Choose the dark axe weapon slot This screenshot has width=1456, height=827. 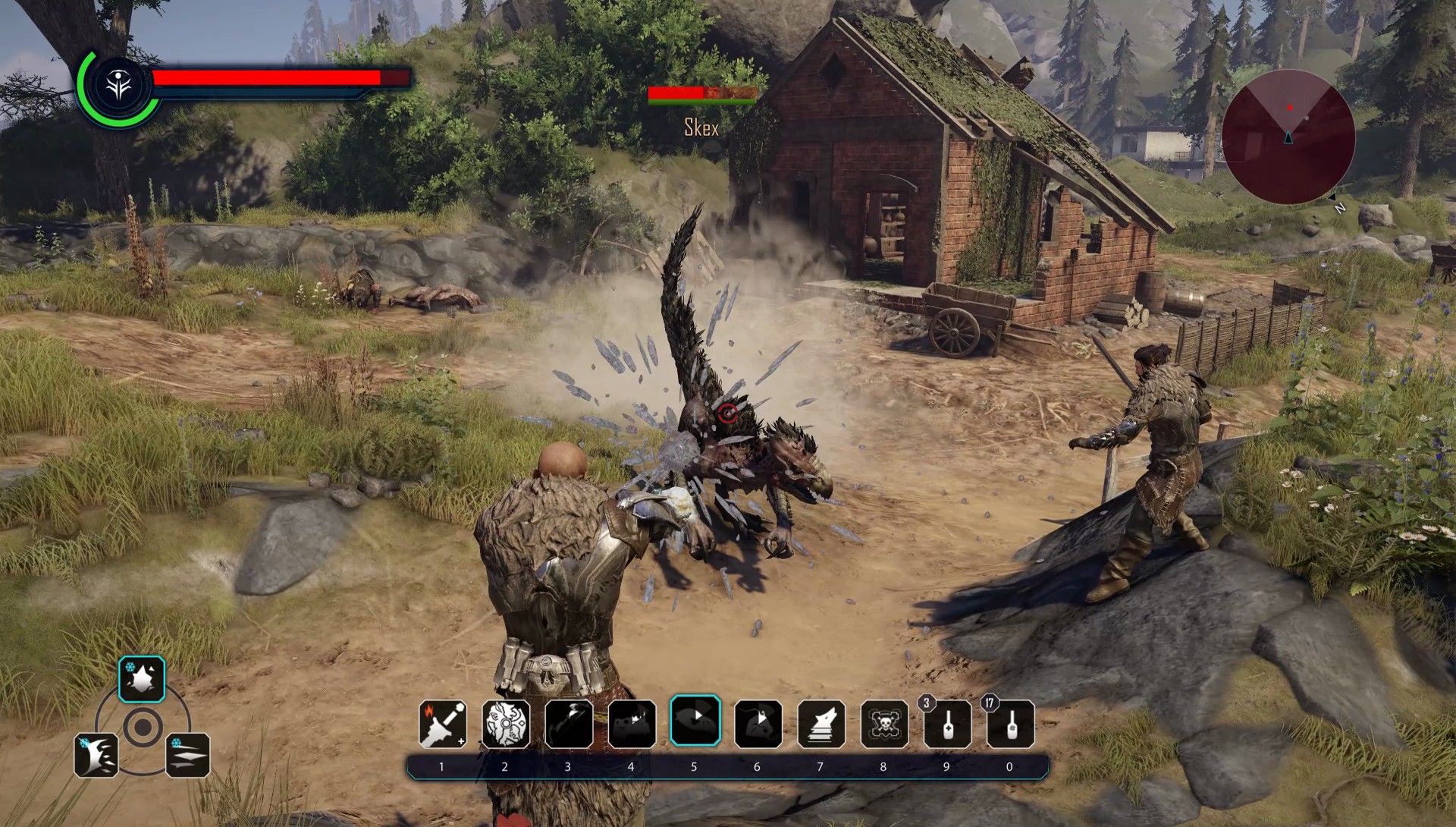point(569,724)
